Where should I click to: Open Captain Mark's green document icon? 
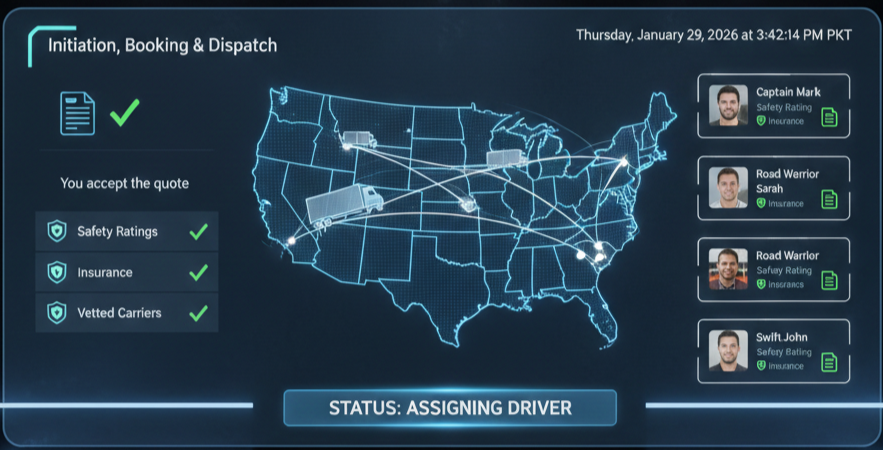coord(829,118)
